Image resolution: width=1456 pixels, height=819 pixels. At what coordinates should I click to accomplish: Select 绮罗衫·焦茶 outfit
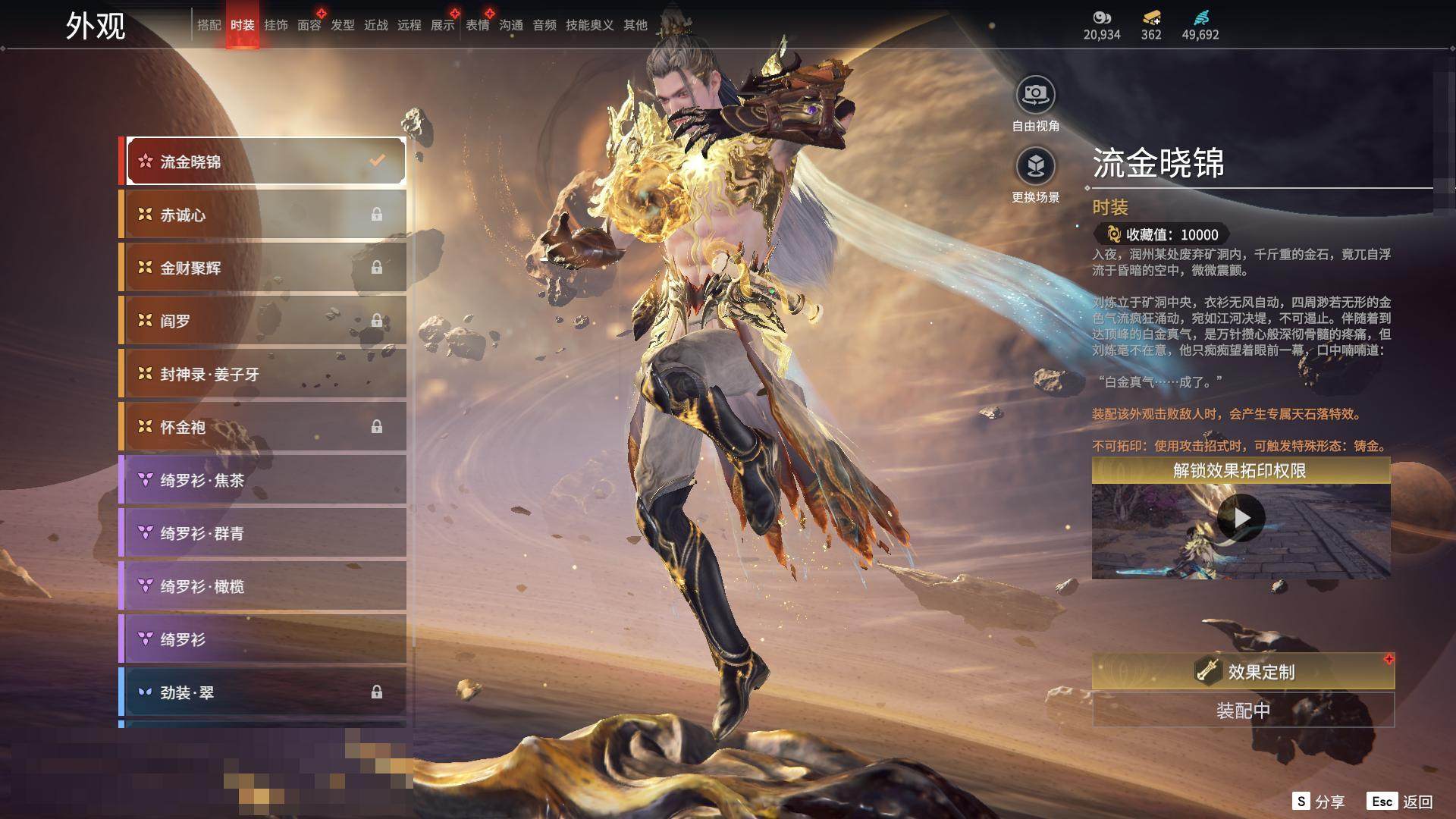[263, 480]
